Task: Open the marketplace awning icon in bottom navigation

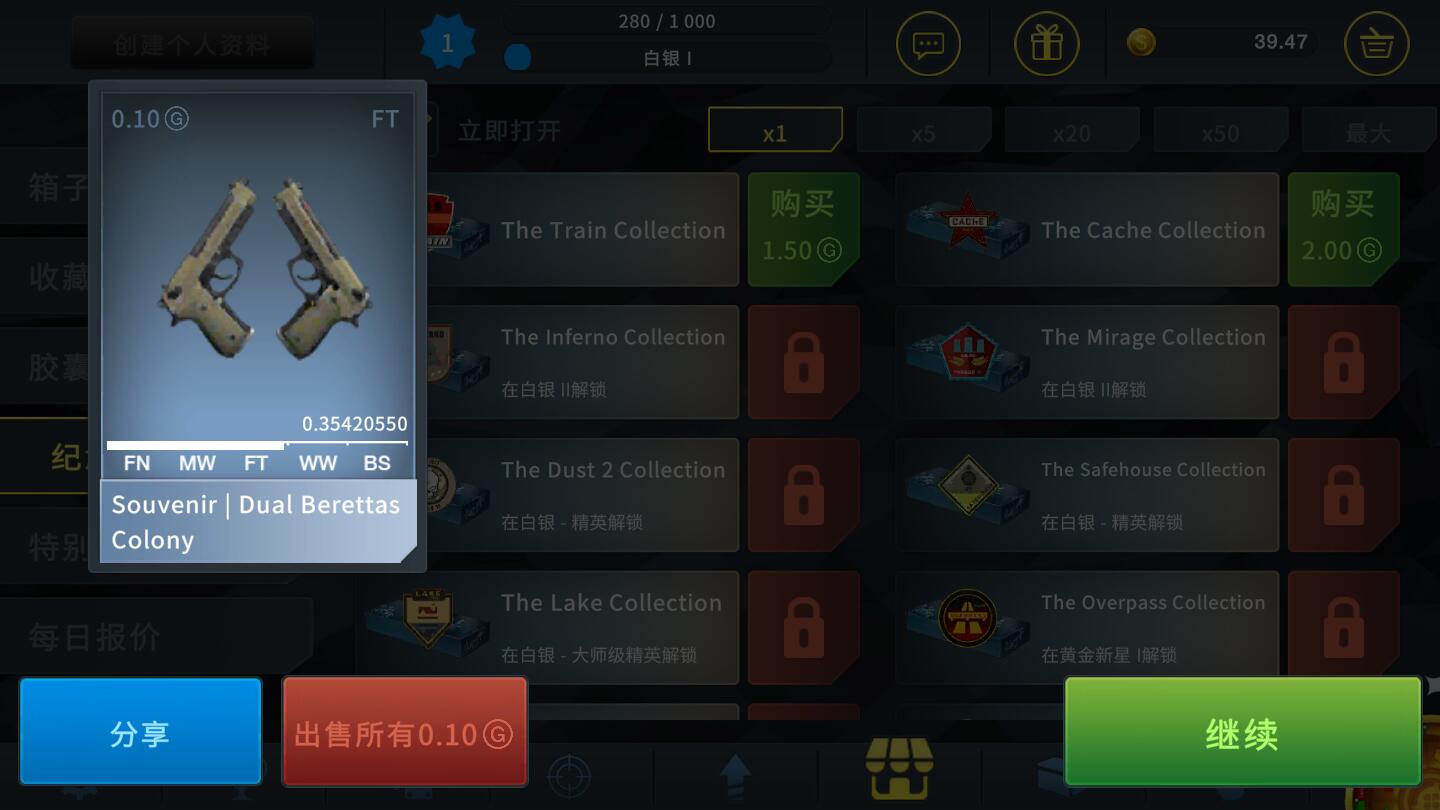Action: (899, 768)
